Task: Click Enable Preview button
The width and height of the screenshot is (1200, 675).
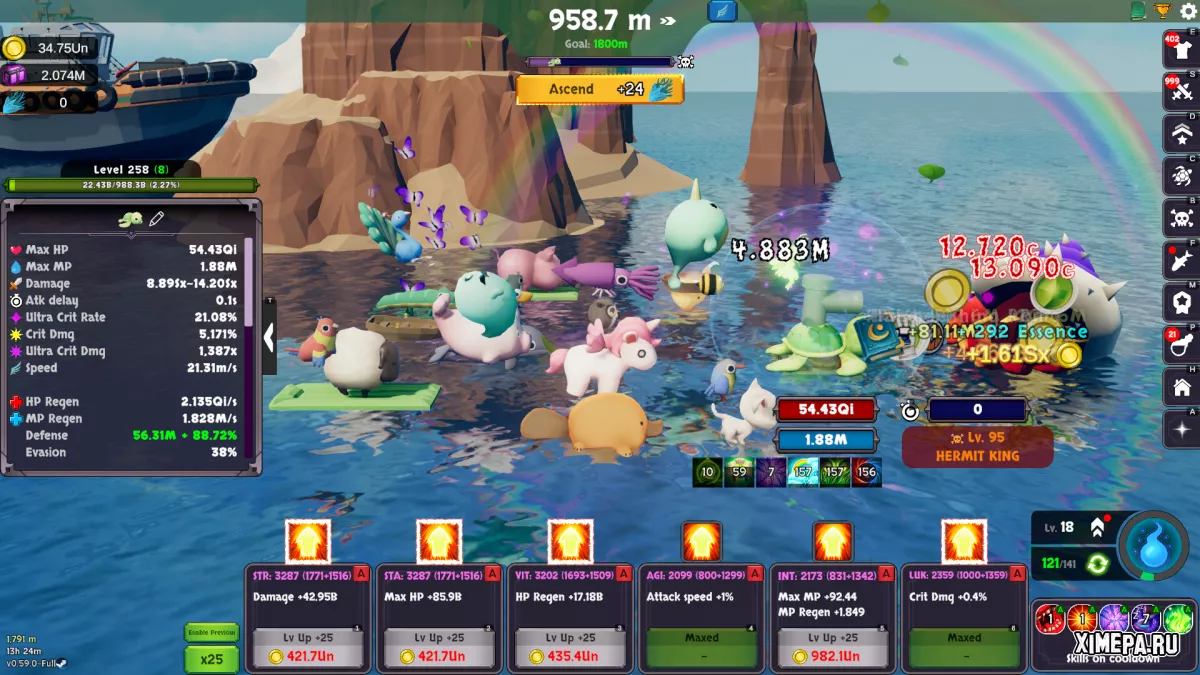Action: (211, 632)
